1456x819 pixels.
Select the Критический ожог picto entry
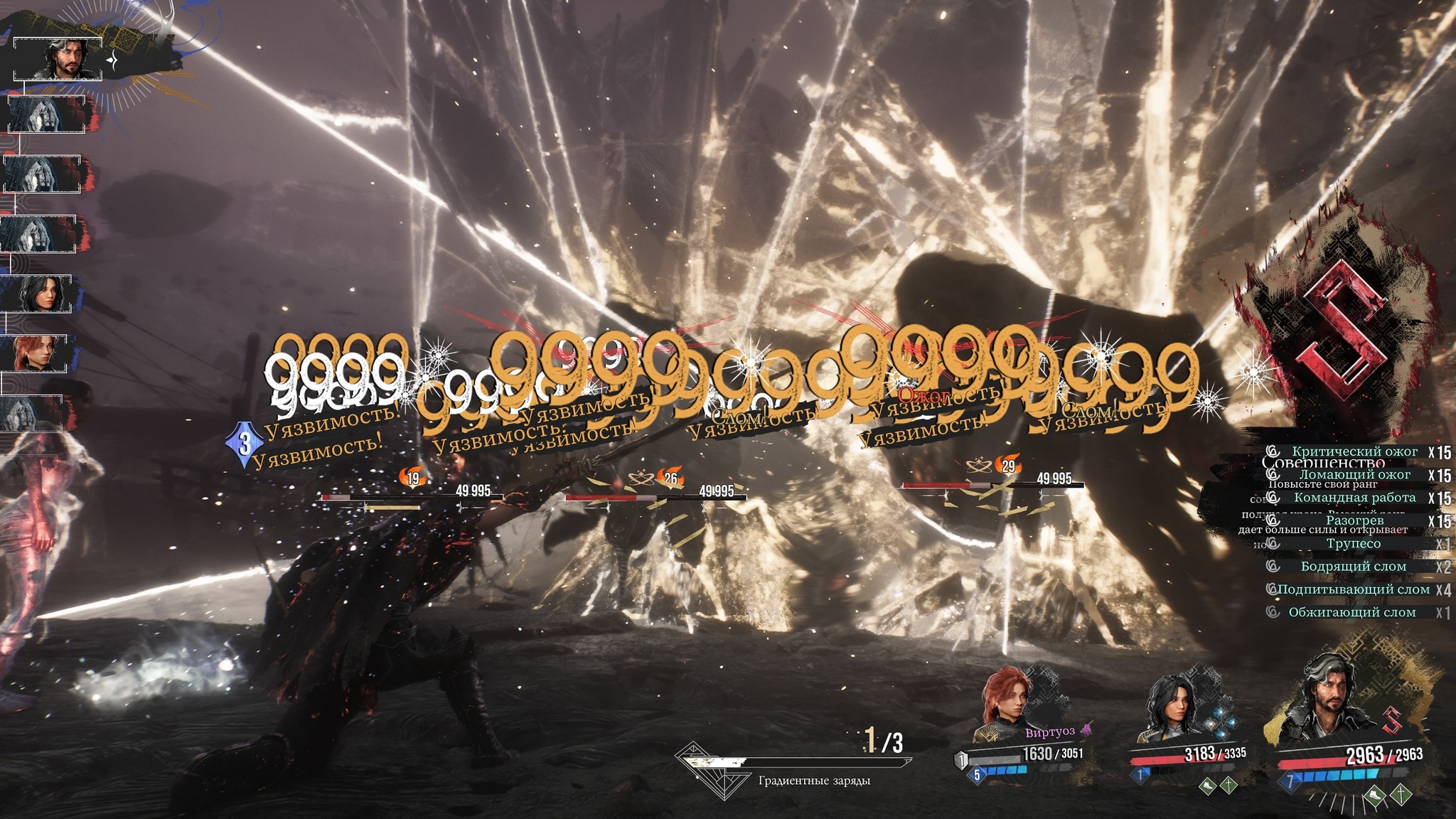1354,451
